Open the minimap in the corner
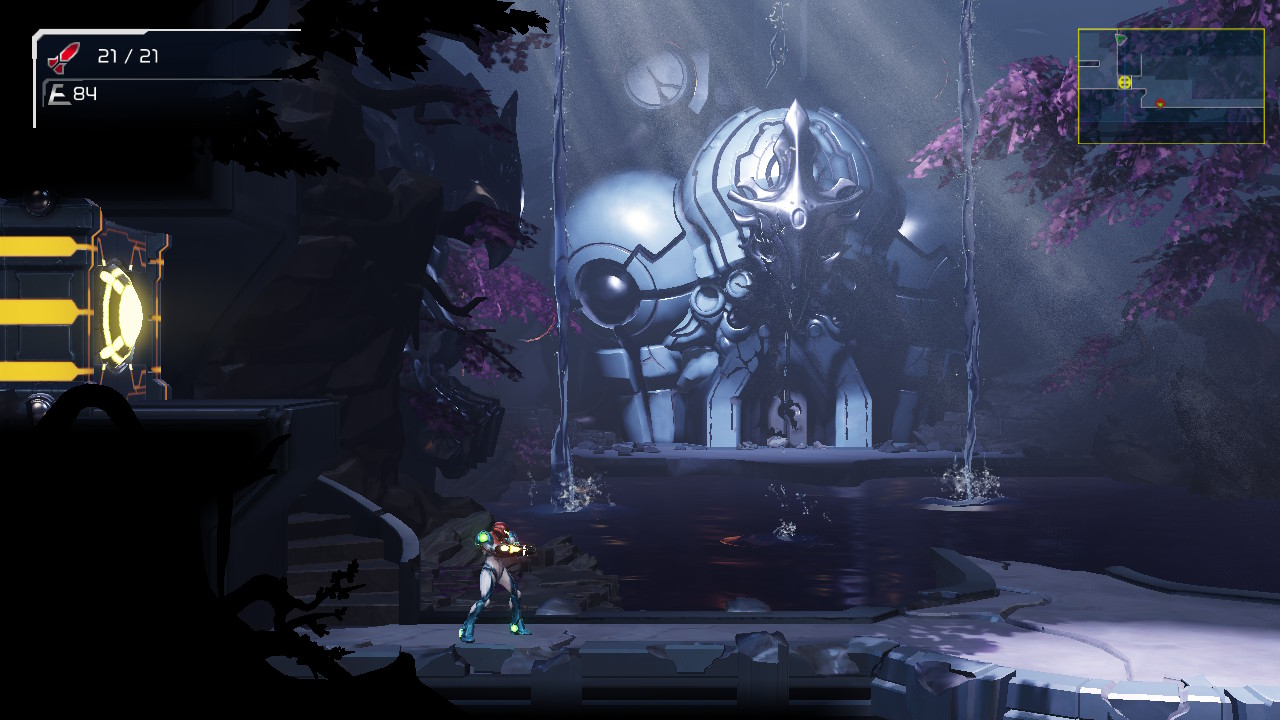The image size is (1280, 720). pyautogui.click(x=1170, y=86)
